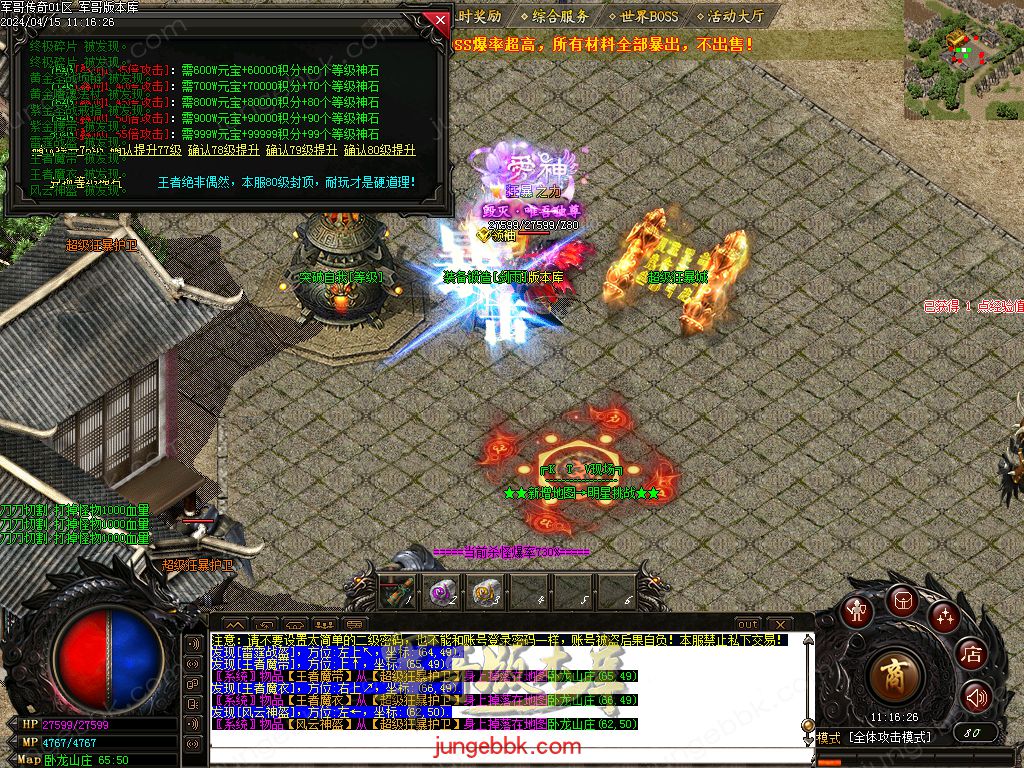The height and width of the screenshot is (768, 1024).
Task: Open the bag inventory icon
Action: point(903,600)
